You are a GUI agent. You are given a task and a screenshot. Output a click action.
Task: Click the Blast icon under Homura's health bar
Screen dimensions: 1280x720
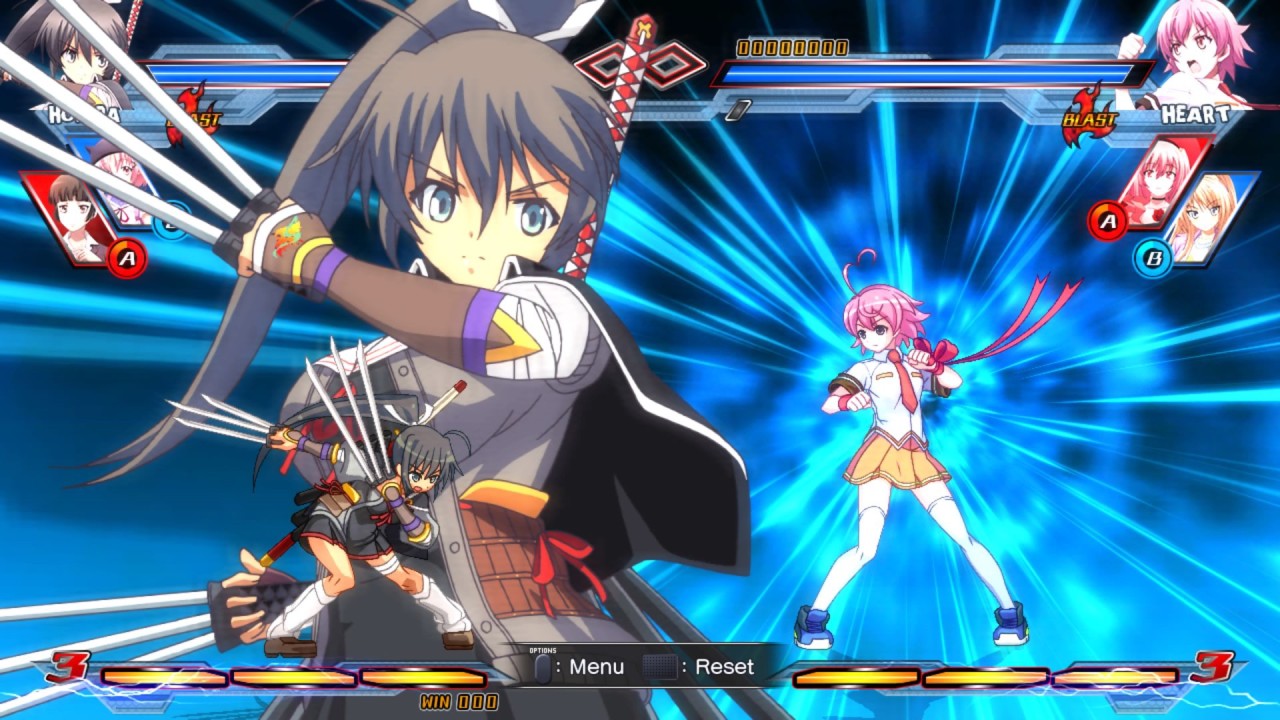195,113
